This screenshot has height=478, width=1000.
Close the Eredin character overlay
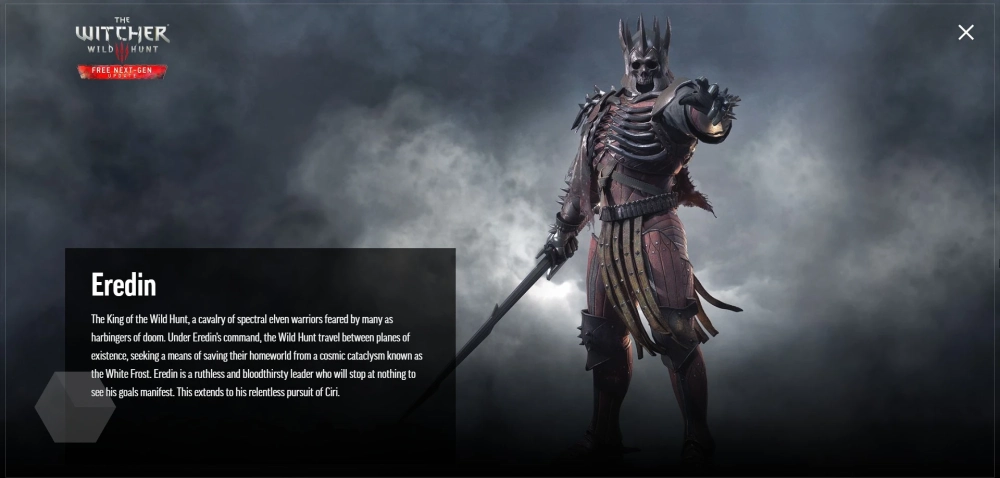pos(965,32)
